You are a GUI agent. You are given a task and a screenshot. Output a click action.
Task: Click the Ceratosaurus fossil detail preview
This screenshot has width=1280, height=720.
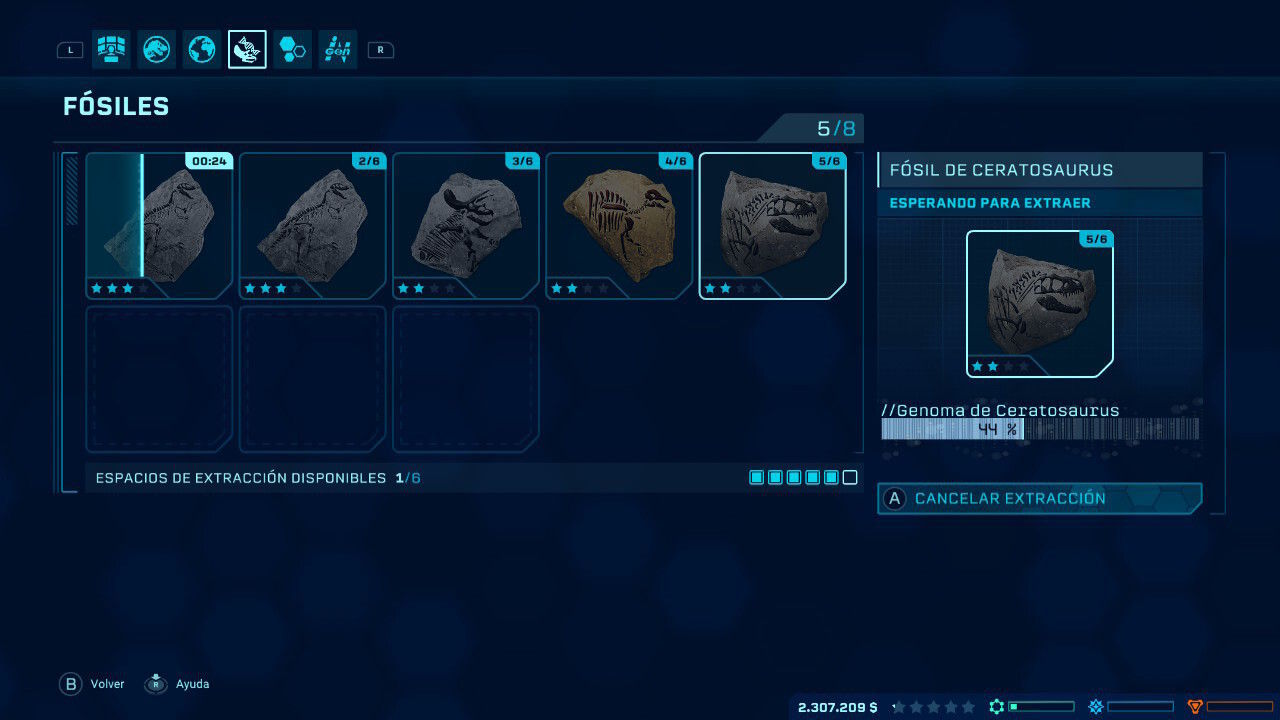tap(1040, 304)
